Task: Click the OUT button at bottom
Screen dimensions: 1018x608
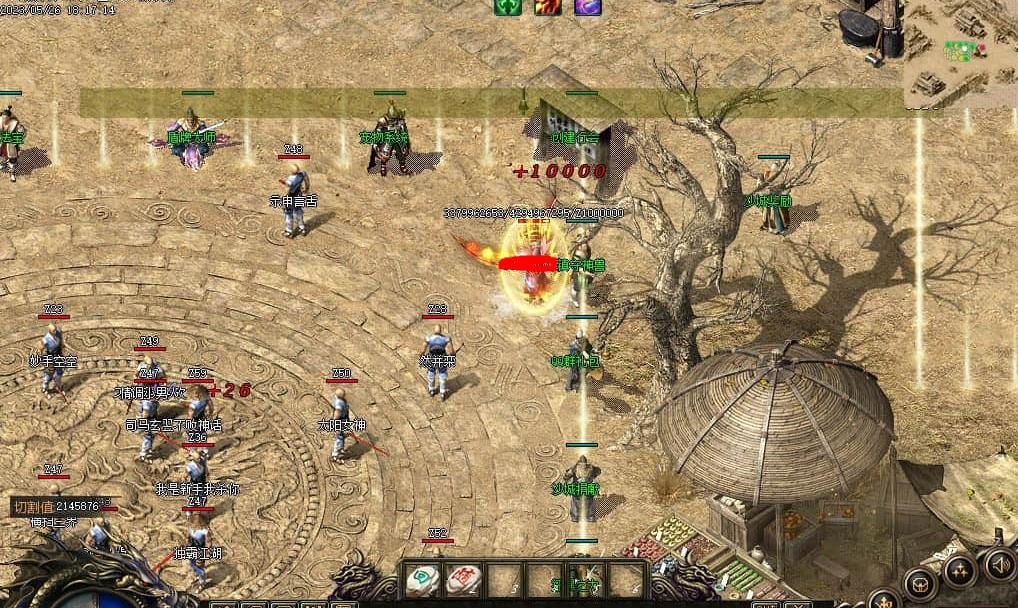Action: (765, 605)
